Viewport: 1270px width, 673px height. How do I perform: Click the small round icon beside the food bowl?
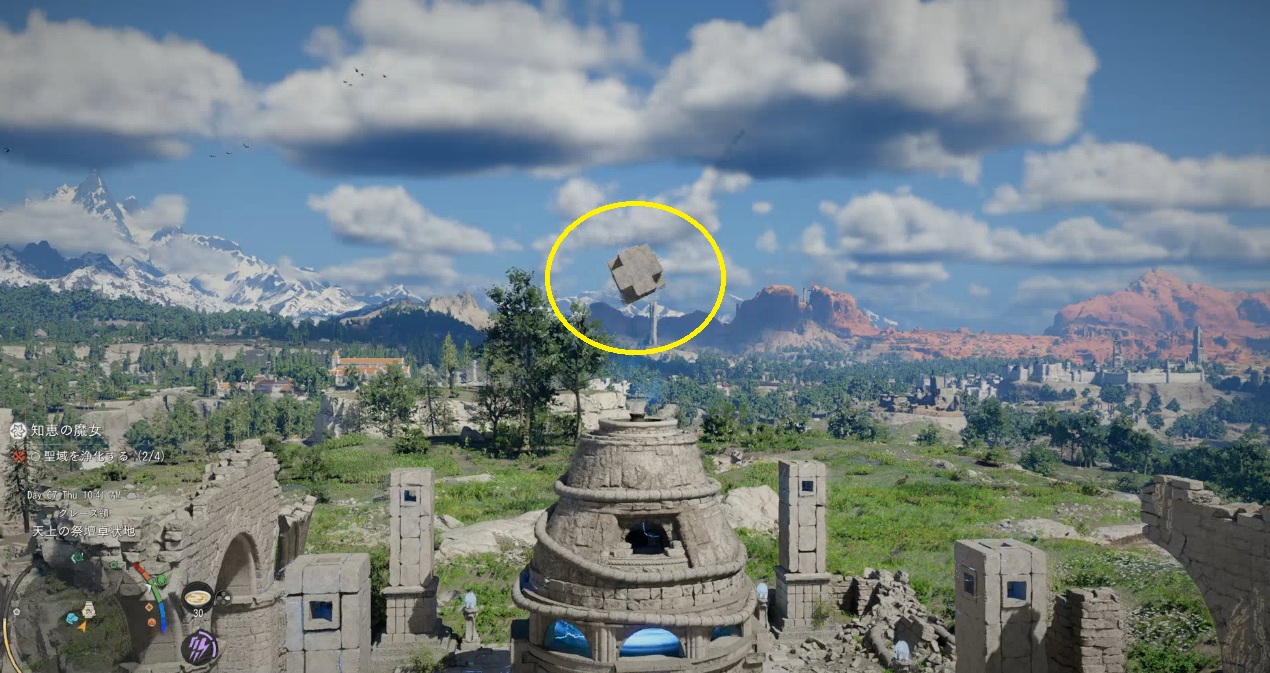[225, 598]
